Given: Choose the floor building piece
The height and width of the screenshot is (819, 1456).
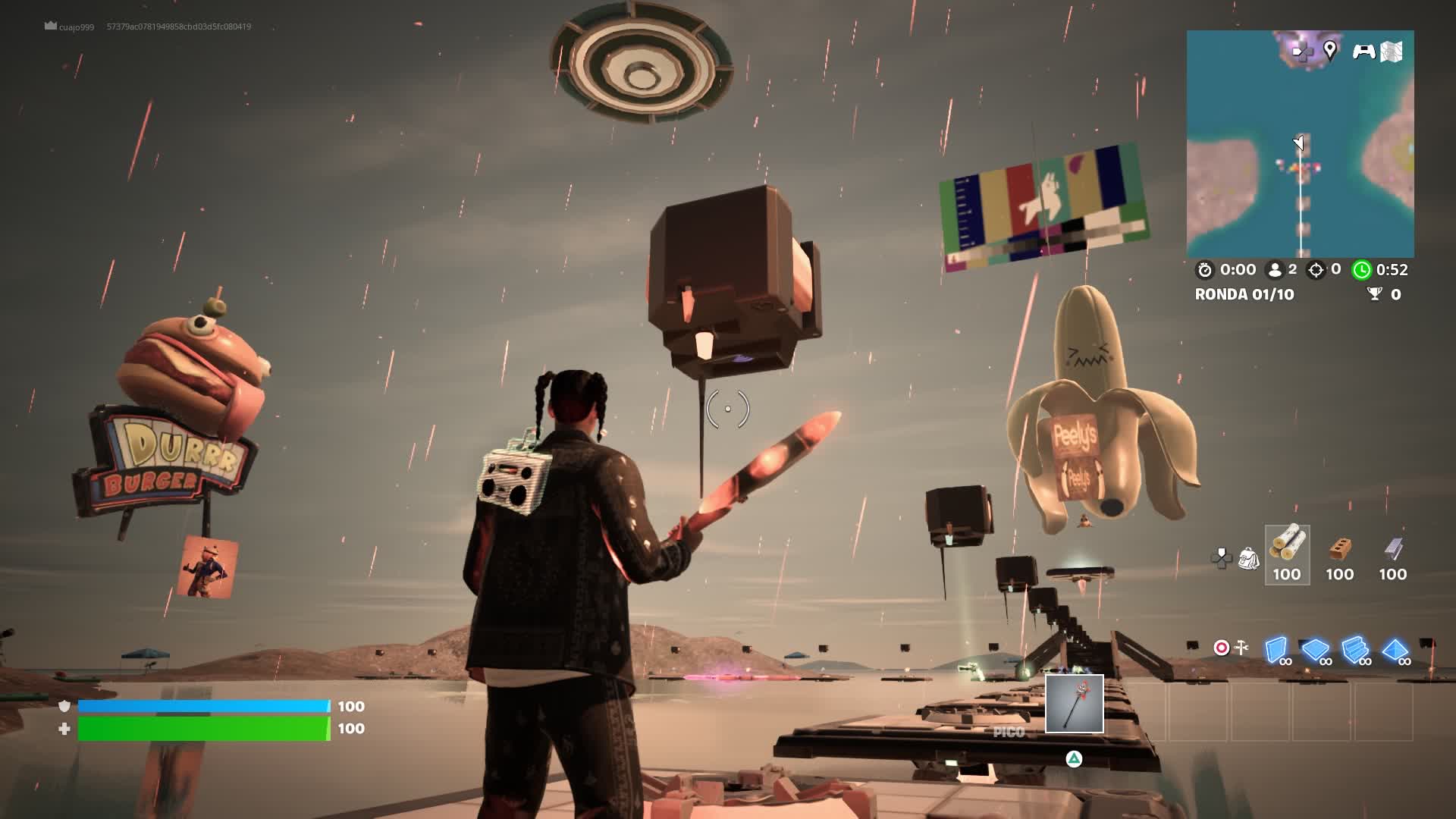Looking at the screenshot, I should pyautogui.click(x=1316, y=650).
